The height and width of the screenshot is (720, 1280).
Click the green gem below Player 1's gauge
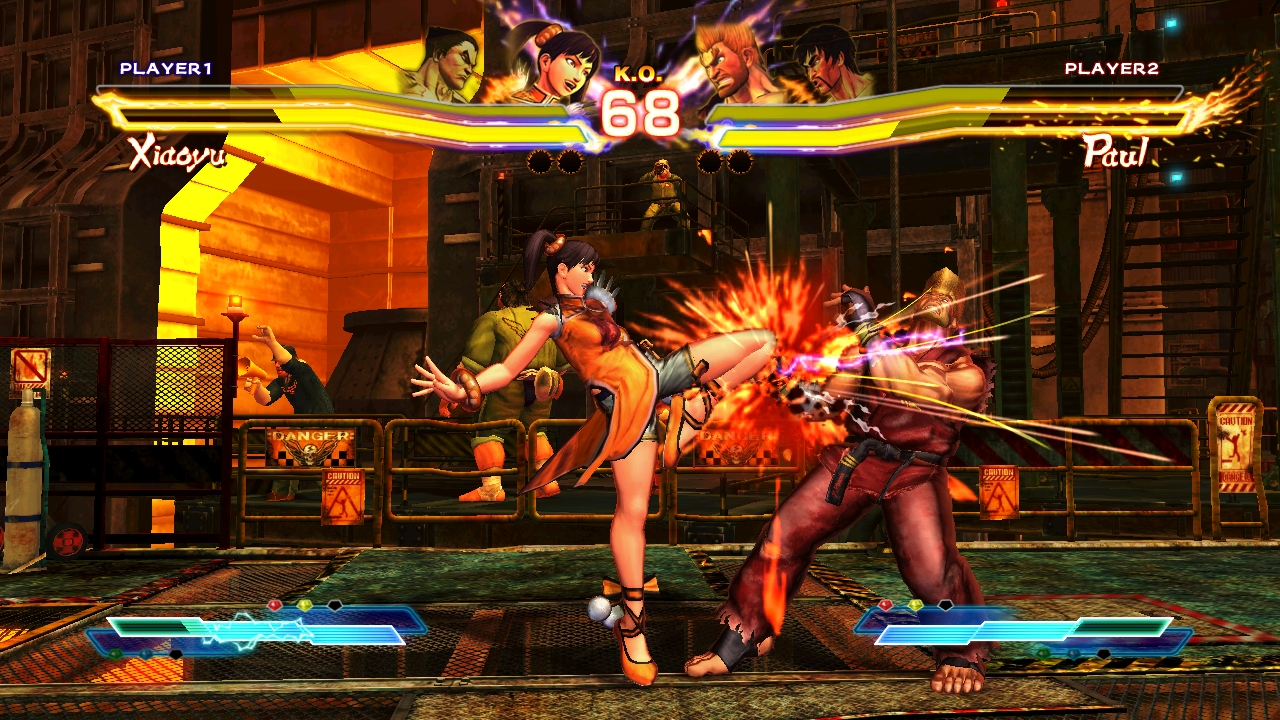114,655
